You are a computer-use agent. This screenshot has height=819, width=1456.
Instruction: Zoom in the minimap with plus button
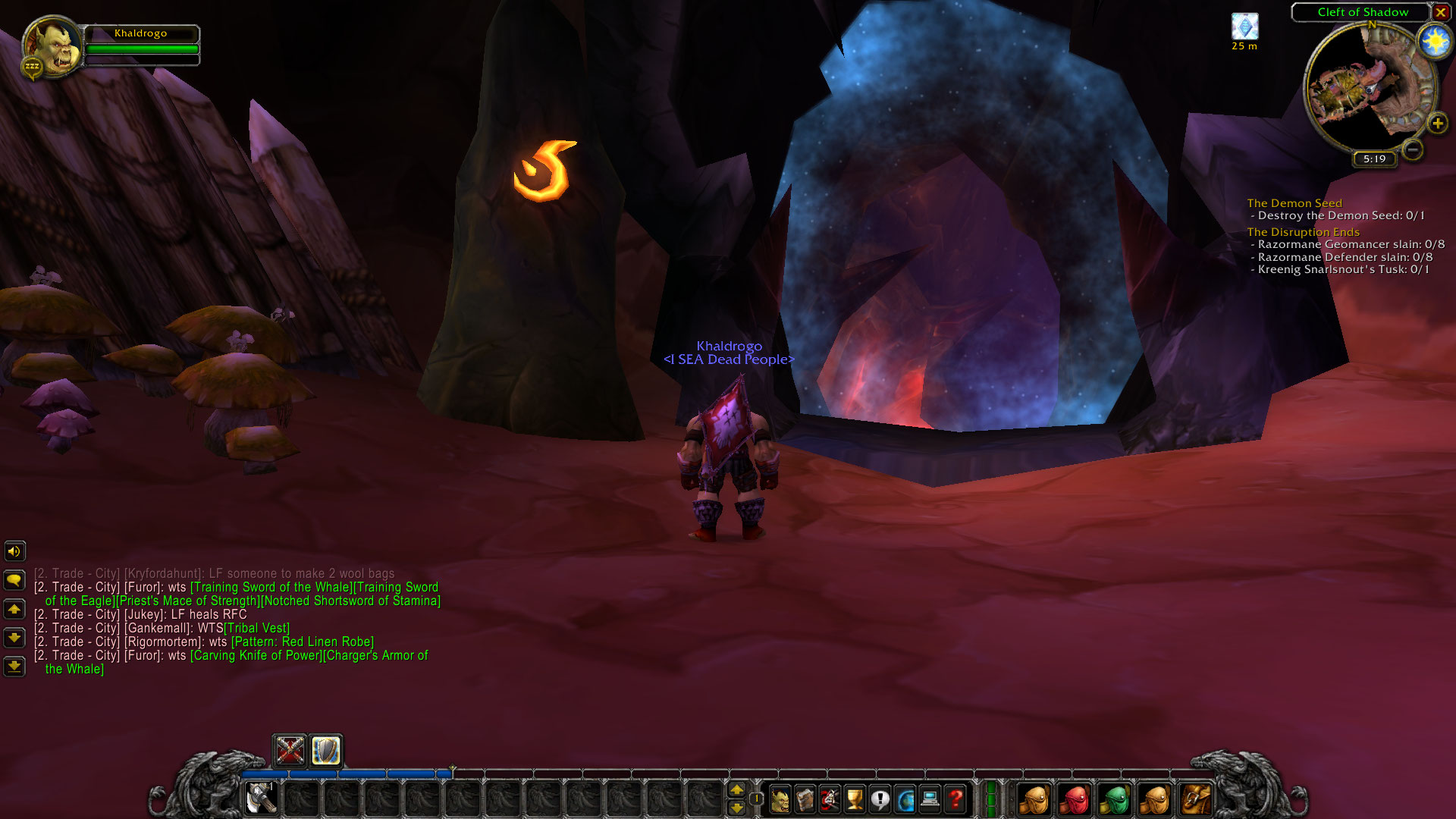pos(1437,123)
